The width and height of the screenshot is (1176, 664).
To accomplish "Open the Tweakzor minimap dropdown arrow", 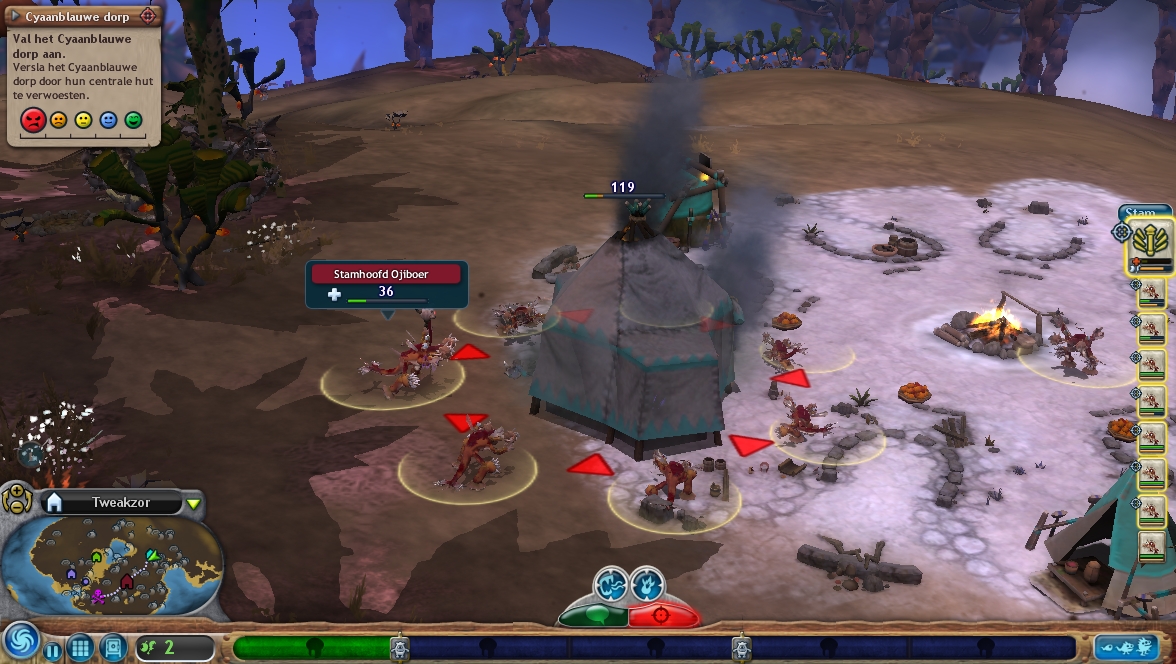I will click(193, 503).
